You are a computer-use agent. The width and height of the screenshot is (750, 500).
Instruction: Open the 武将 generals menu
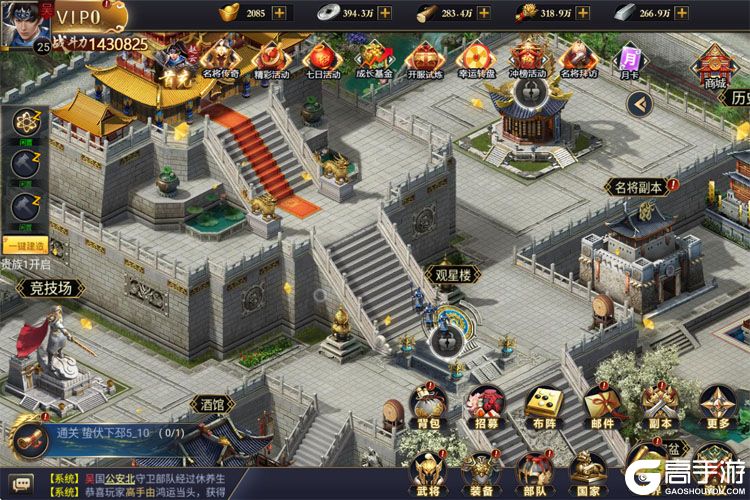click(428, 470)
